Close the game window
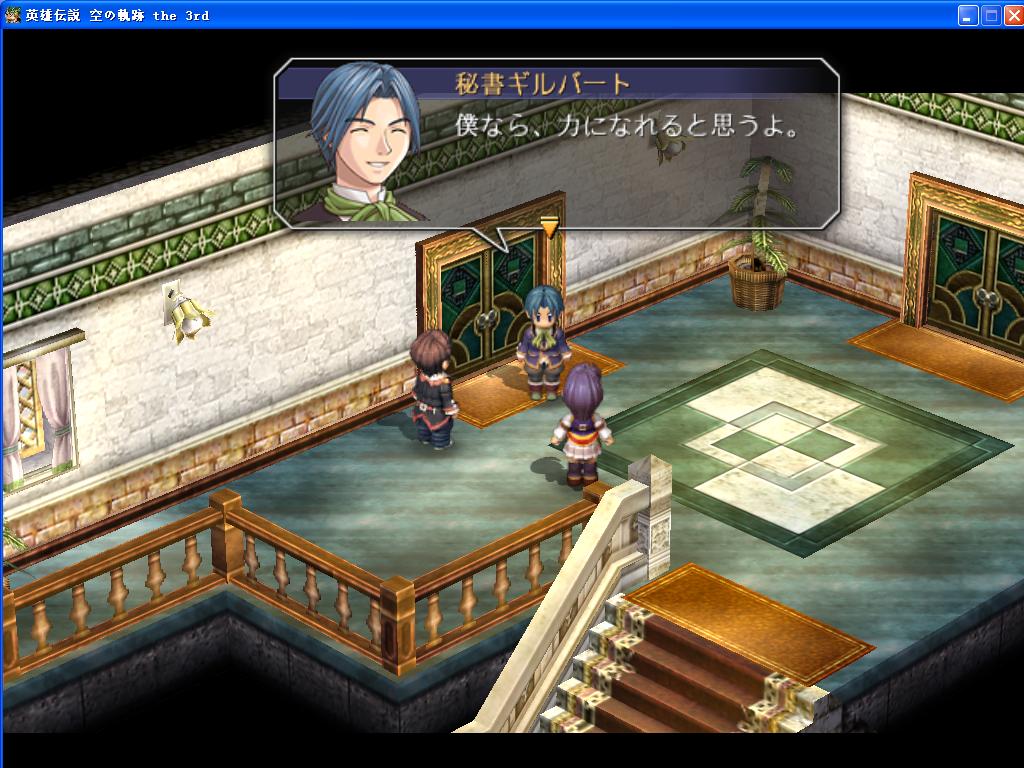Viewport: 1024px width, 768px height. click(1011, 15)
